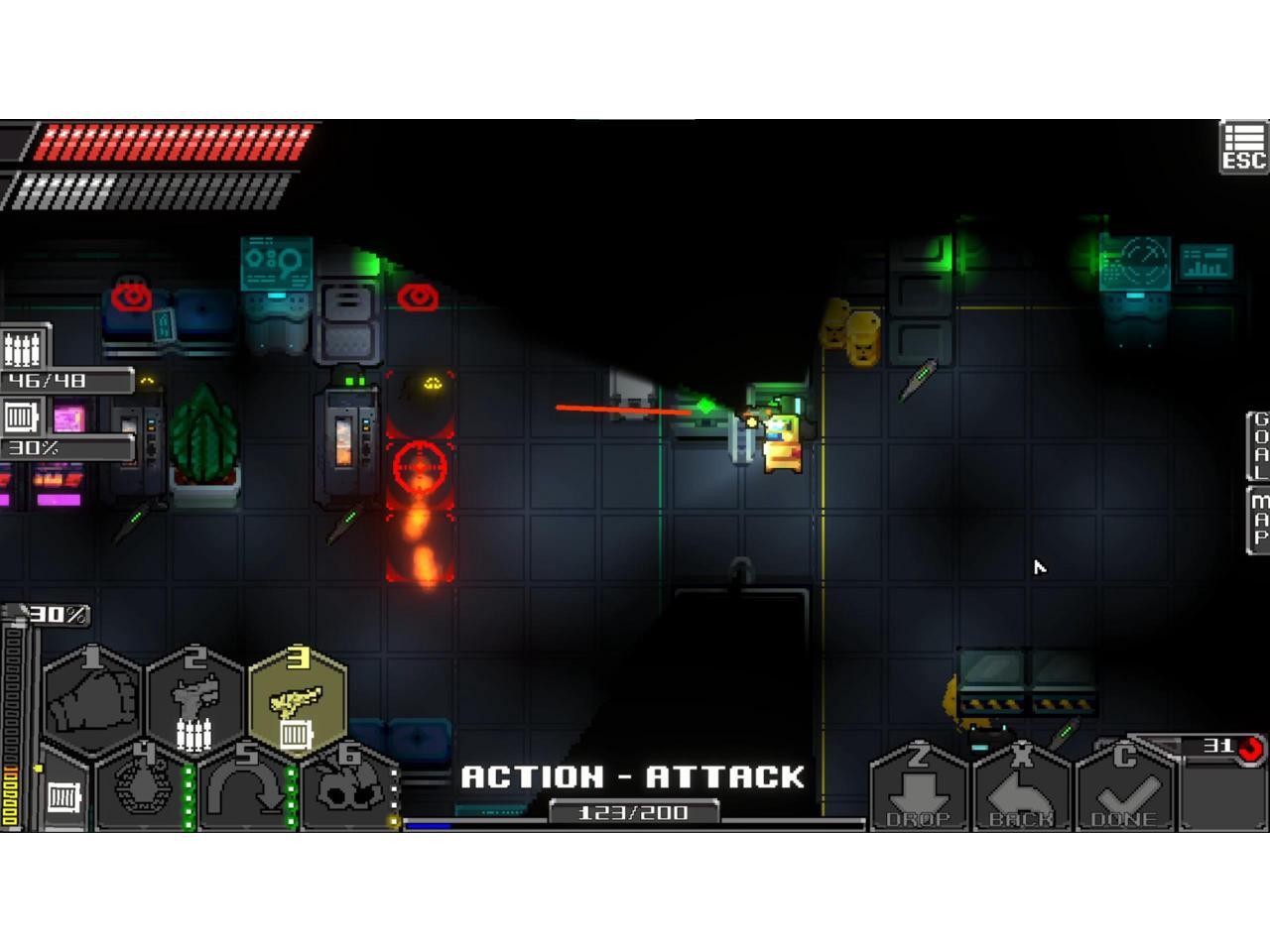The height and width of the screenshot is (952, 1270).
Task: Click the battery slot beside the hotbar
Action: pyautogui.click(x=63, y=795)
